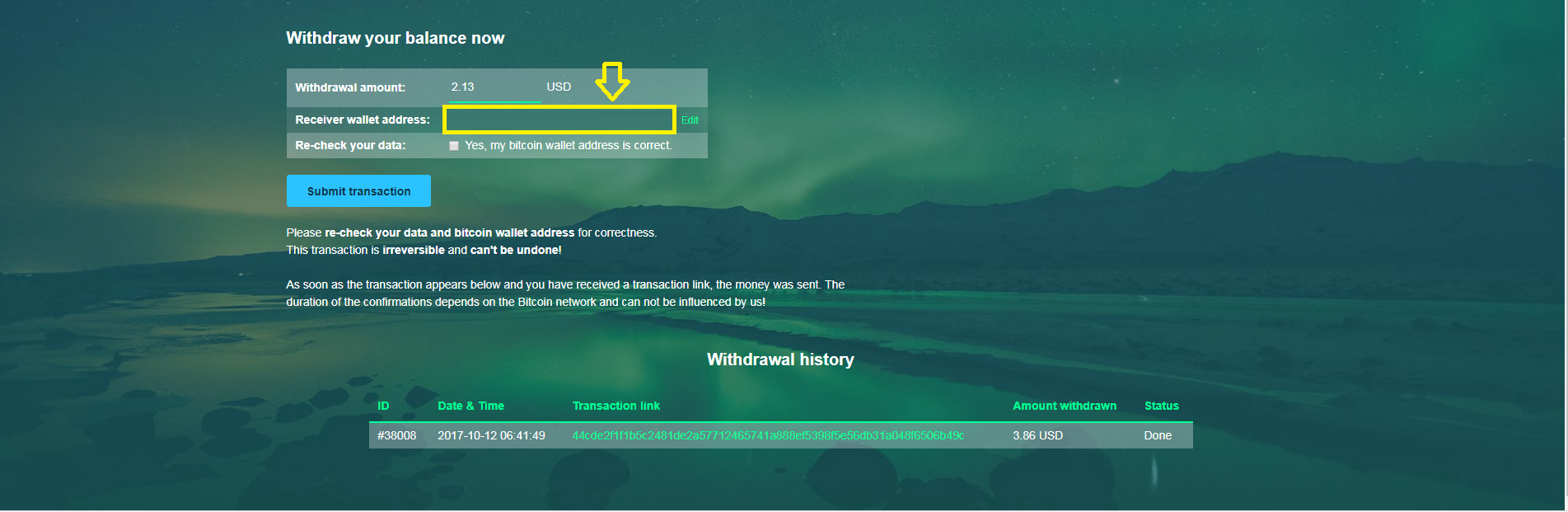Open the transaction hash link in history
The width and height of the screenshot is (1568, 512).
[x=767, y=435]
